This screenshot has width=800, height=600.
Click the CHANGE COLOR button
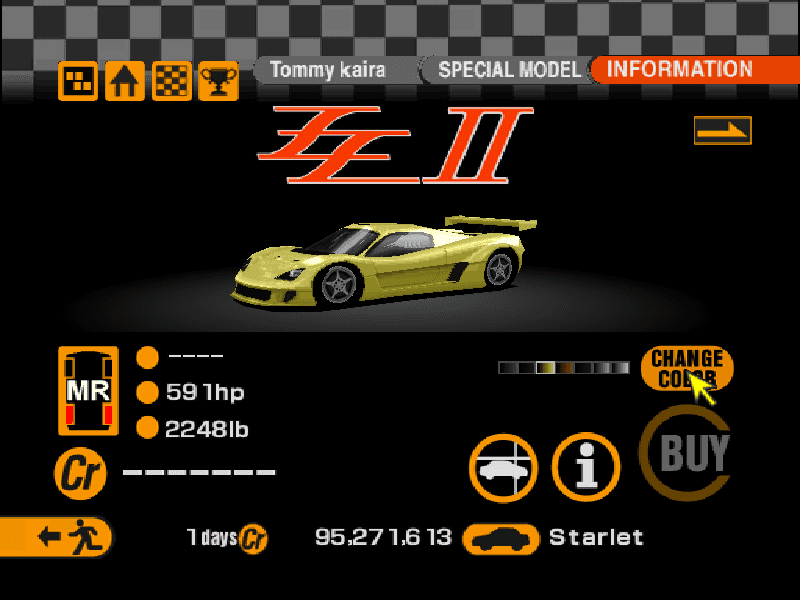click(686, 367)
